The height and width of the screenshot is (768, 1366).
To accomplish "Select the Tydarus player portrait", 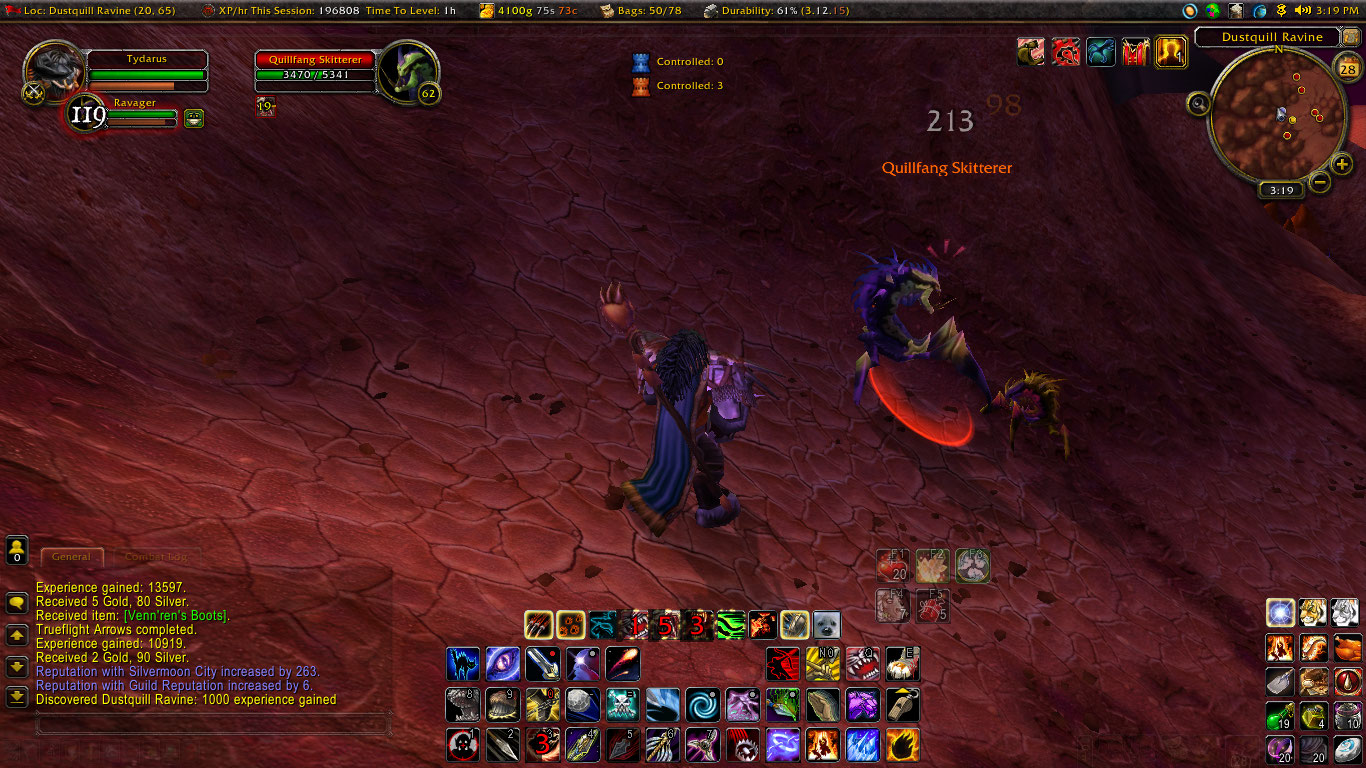I will coord(55,70).
